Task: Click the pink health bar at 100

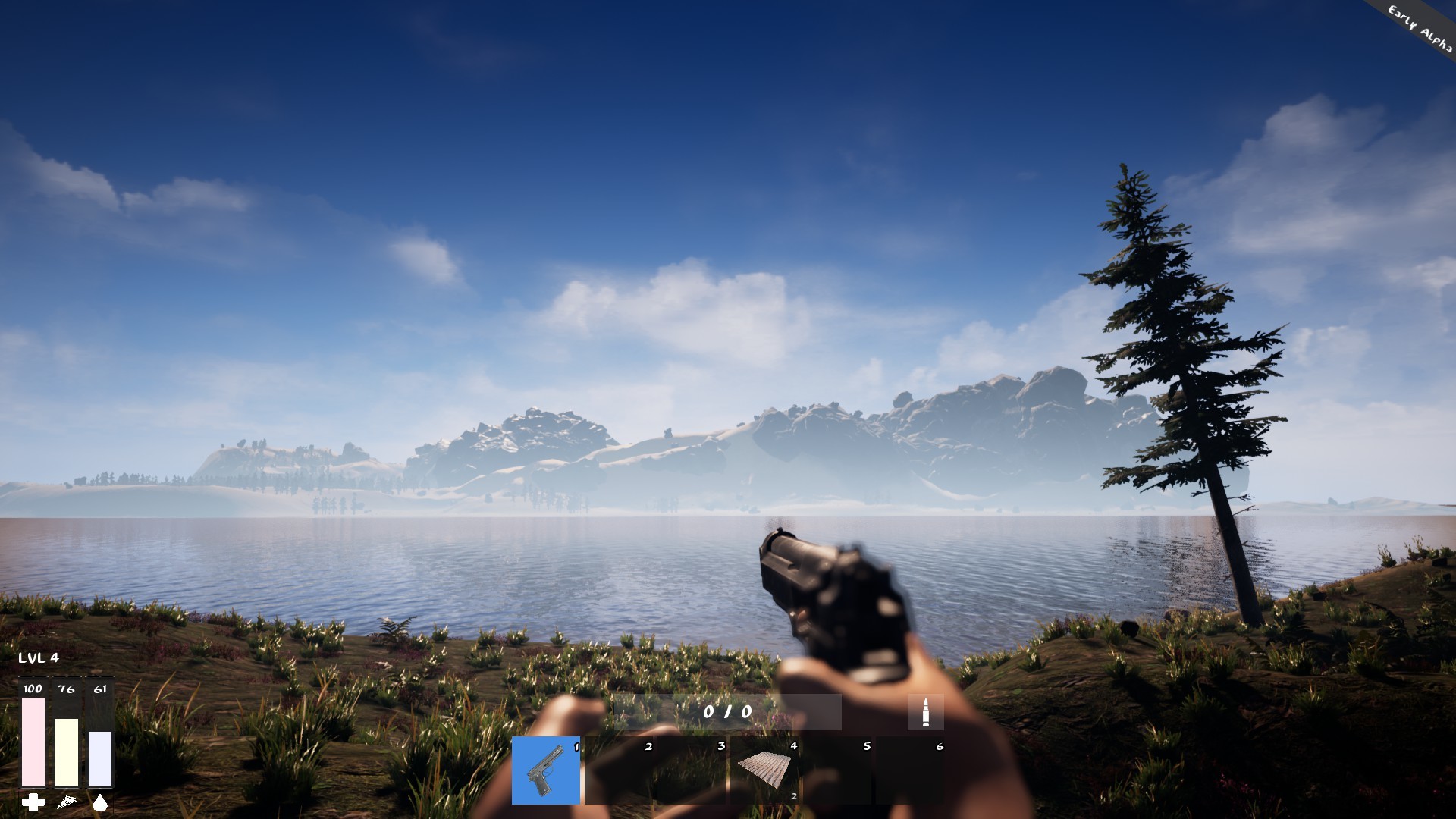Action: pyautogui.click(x=32, y=739)
